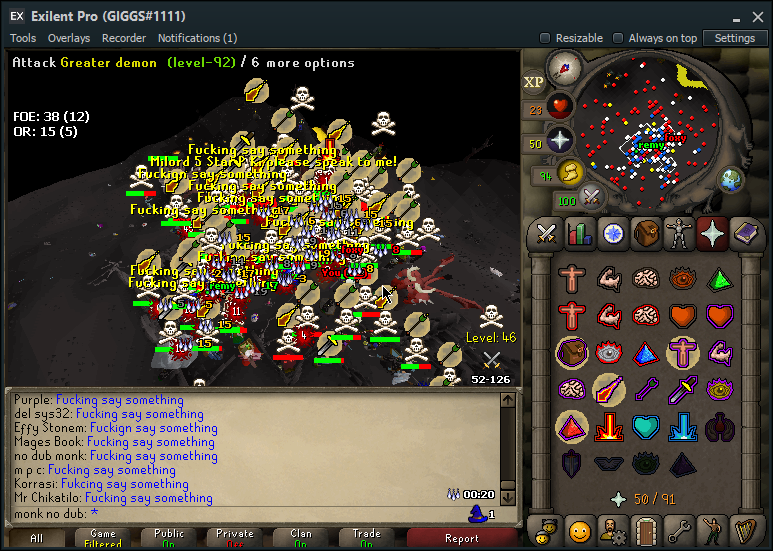Open the Overlays menu

pos(69,38)
